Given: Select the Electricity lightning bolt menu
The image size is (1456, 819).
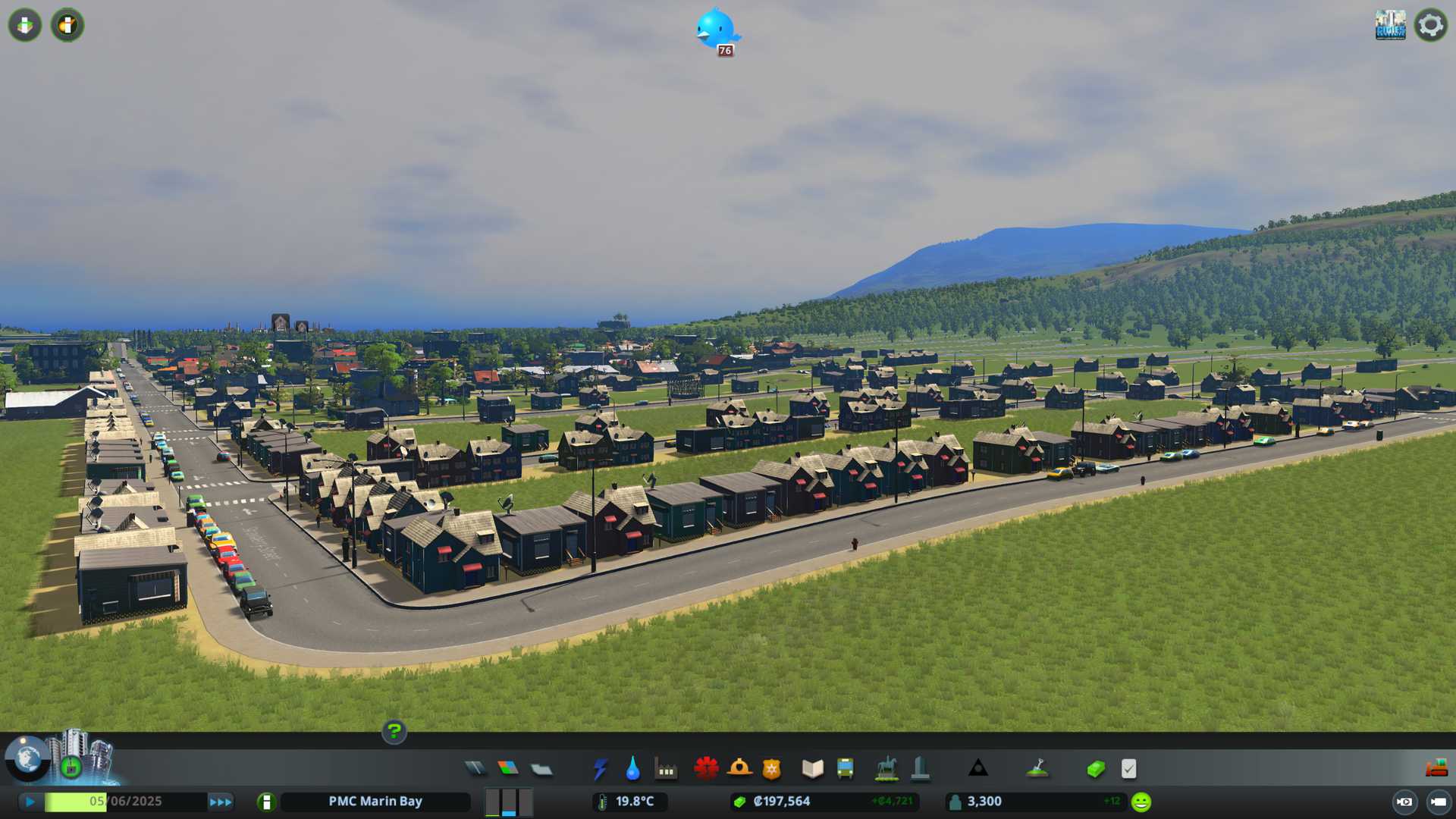Looking at the screenshot, I should 600,769.
